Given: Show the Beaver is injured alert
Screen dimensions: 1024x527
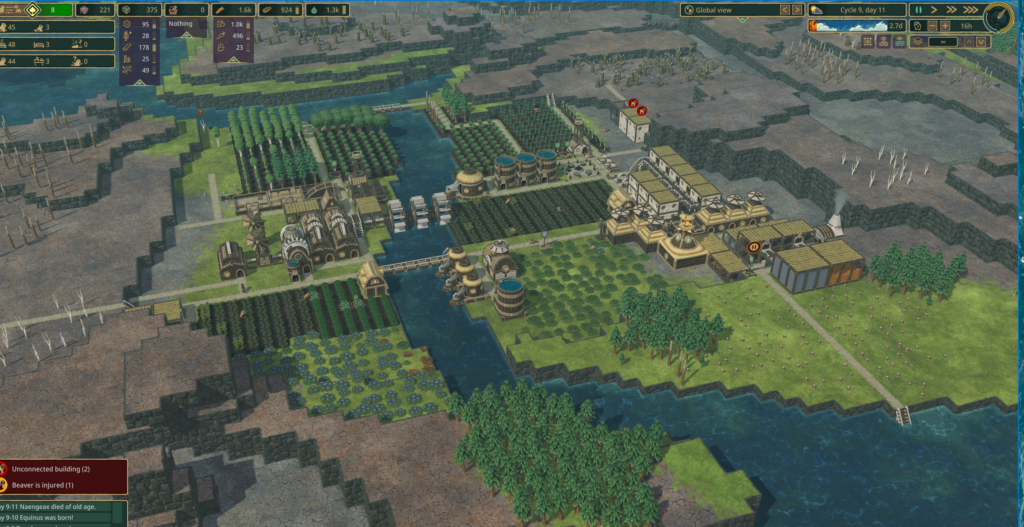Looking at the screenshot, I should tap(62, 485).
